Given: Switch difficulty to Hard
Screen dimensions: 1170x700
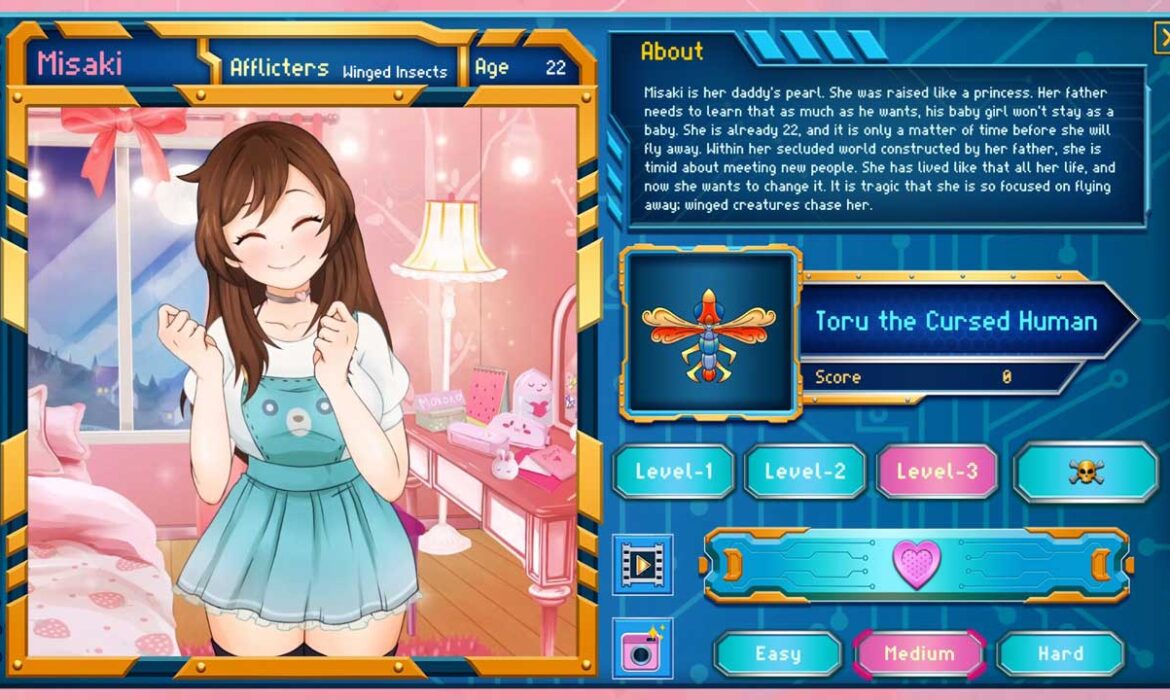Looking at the screenshot, I should 1061,654.
